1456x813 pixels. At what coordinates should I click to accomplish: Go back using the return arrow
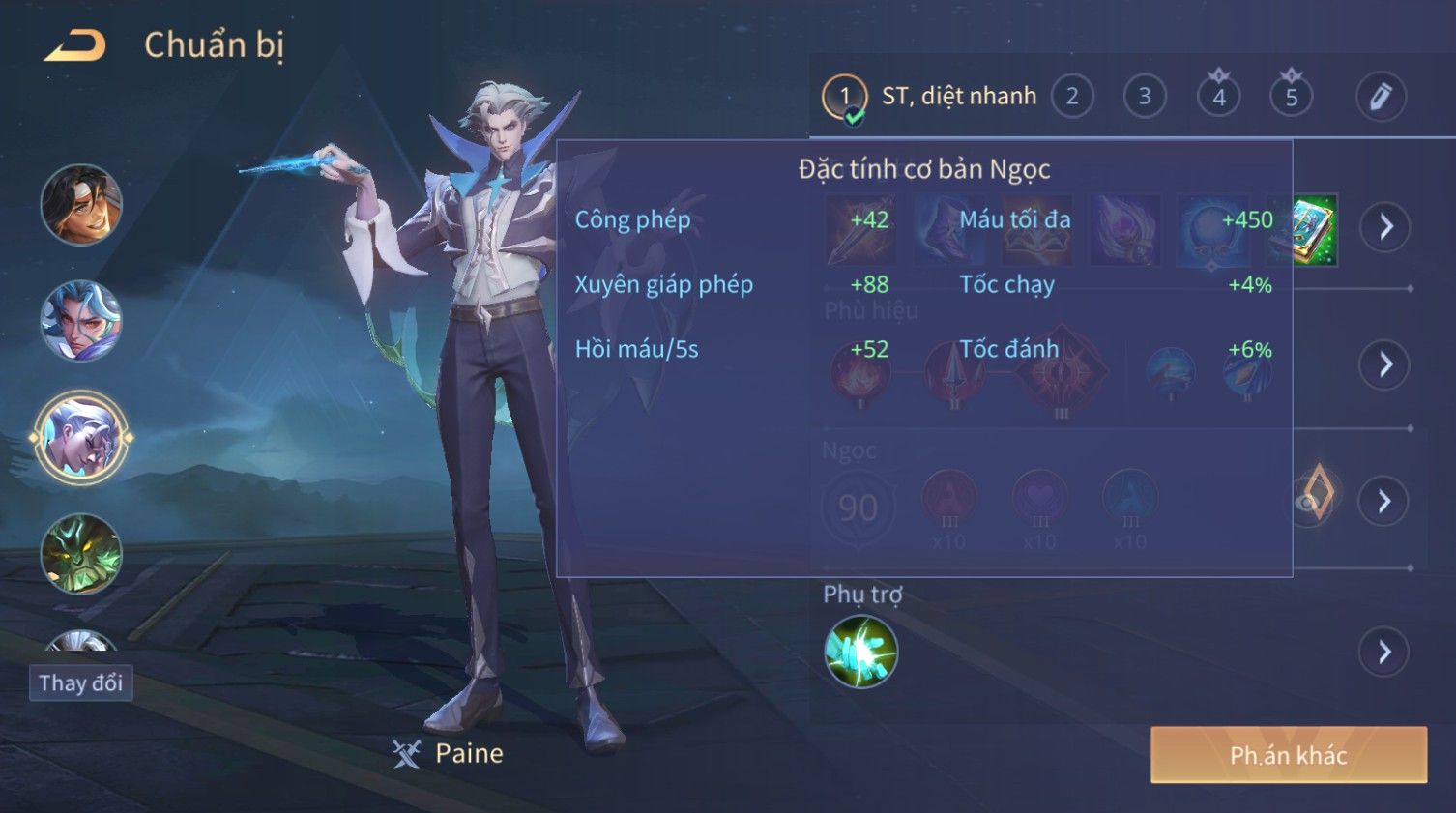pyautogui.click(x=75, y=45)
